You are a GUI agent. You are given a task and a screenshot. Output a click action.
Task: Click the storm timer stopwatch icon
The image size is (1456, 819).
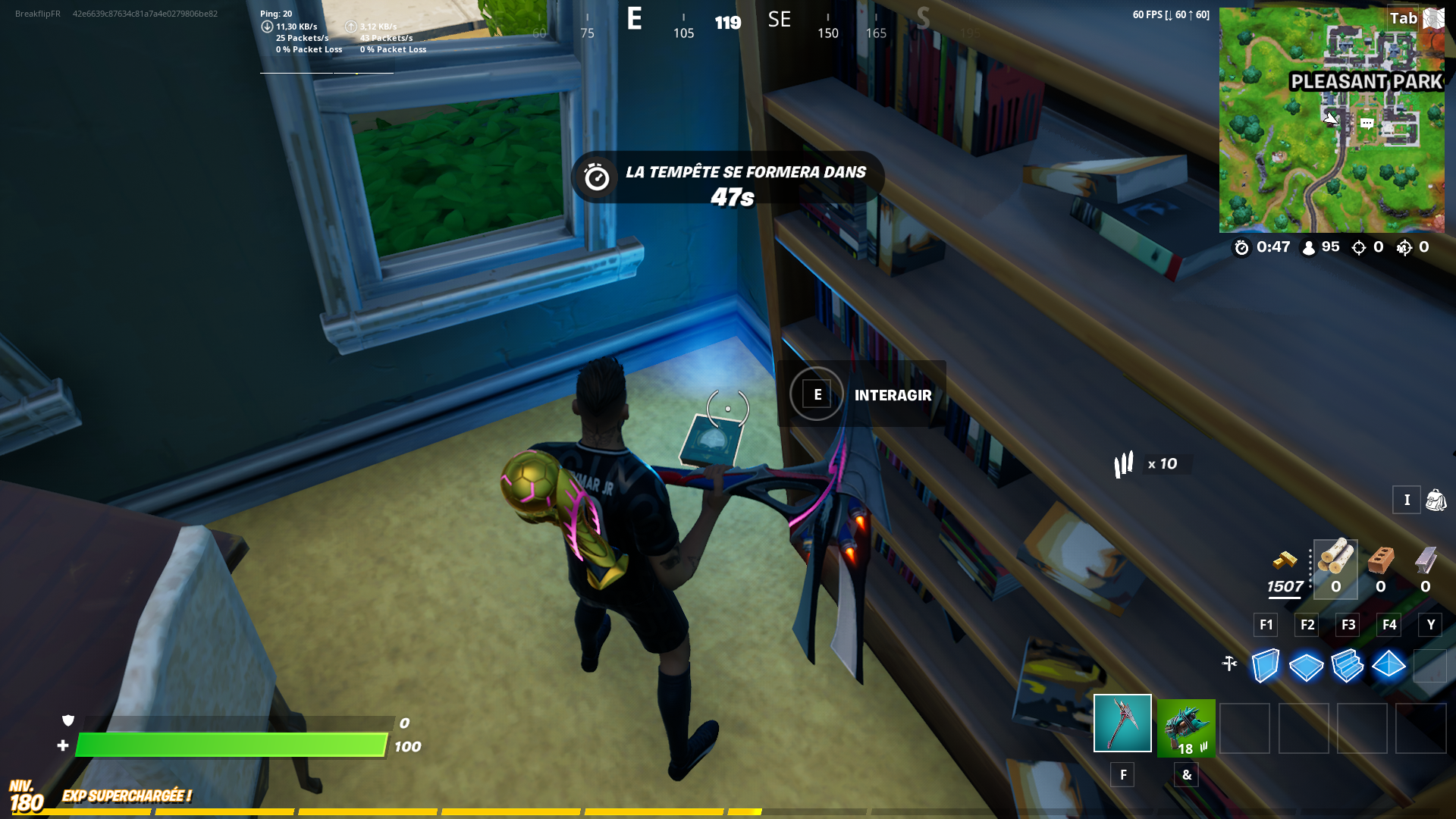[1242, 247]
